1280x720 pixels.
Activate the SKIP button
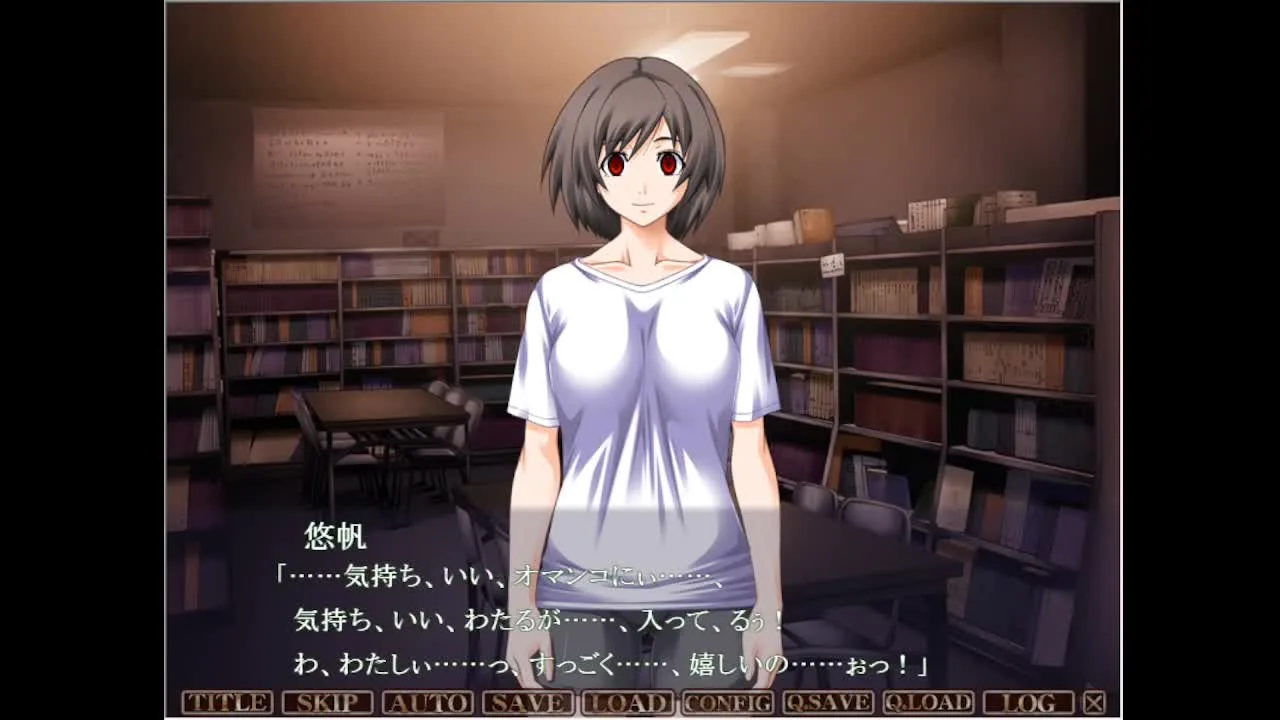point(327,702)
